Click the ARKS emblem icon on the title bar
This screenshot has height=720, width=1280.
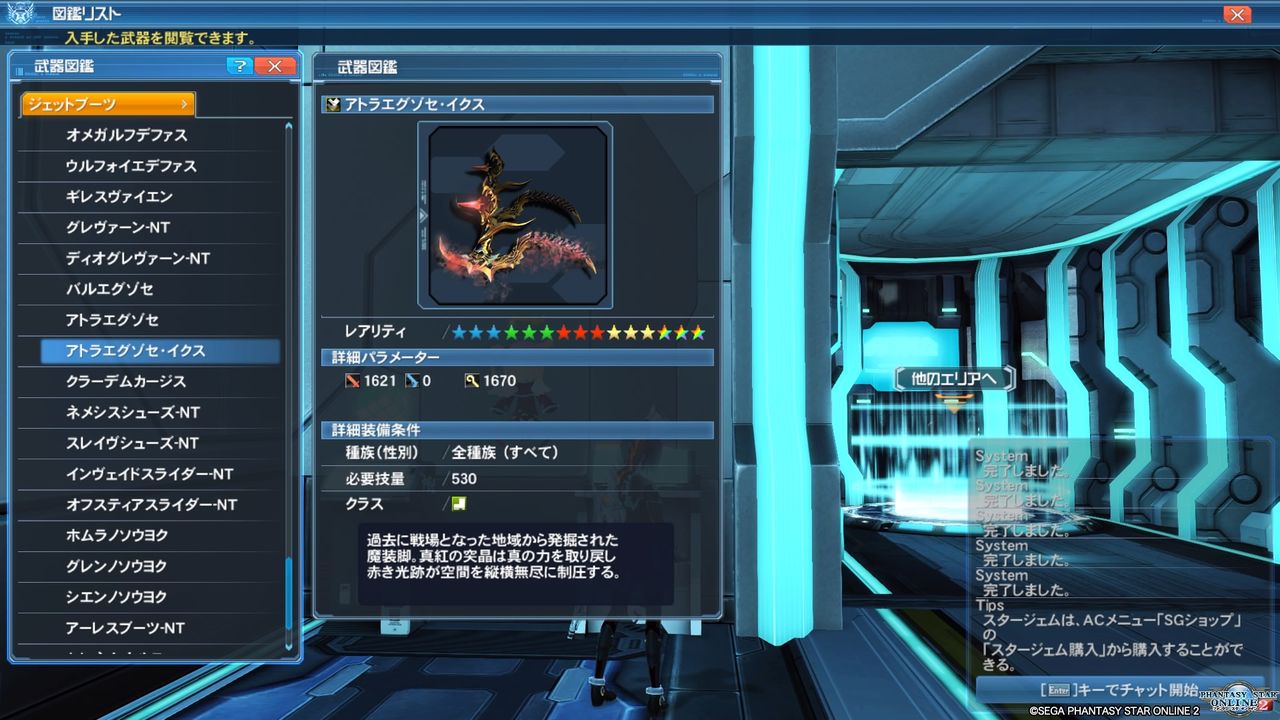click(22, 13)
